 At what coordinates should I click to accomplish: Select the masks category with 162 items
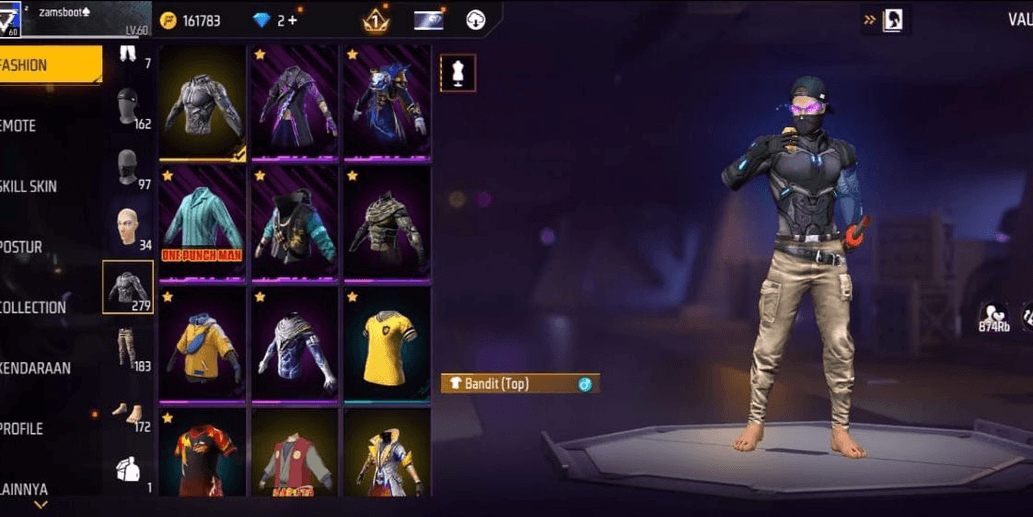pos(128,107)
